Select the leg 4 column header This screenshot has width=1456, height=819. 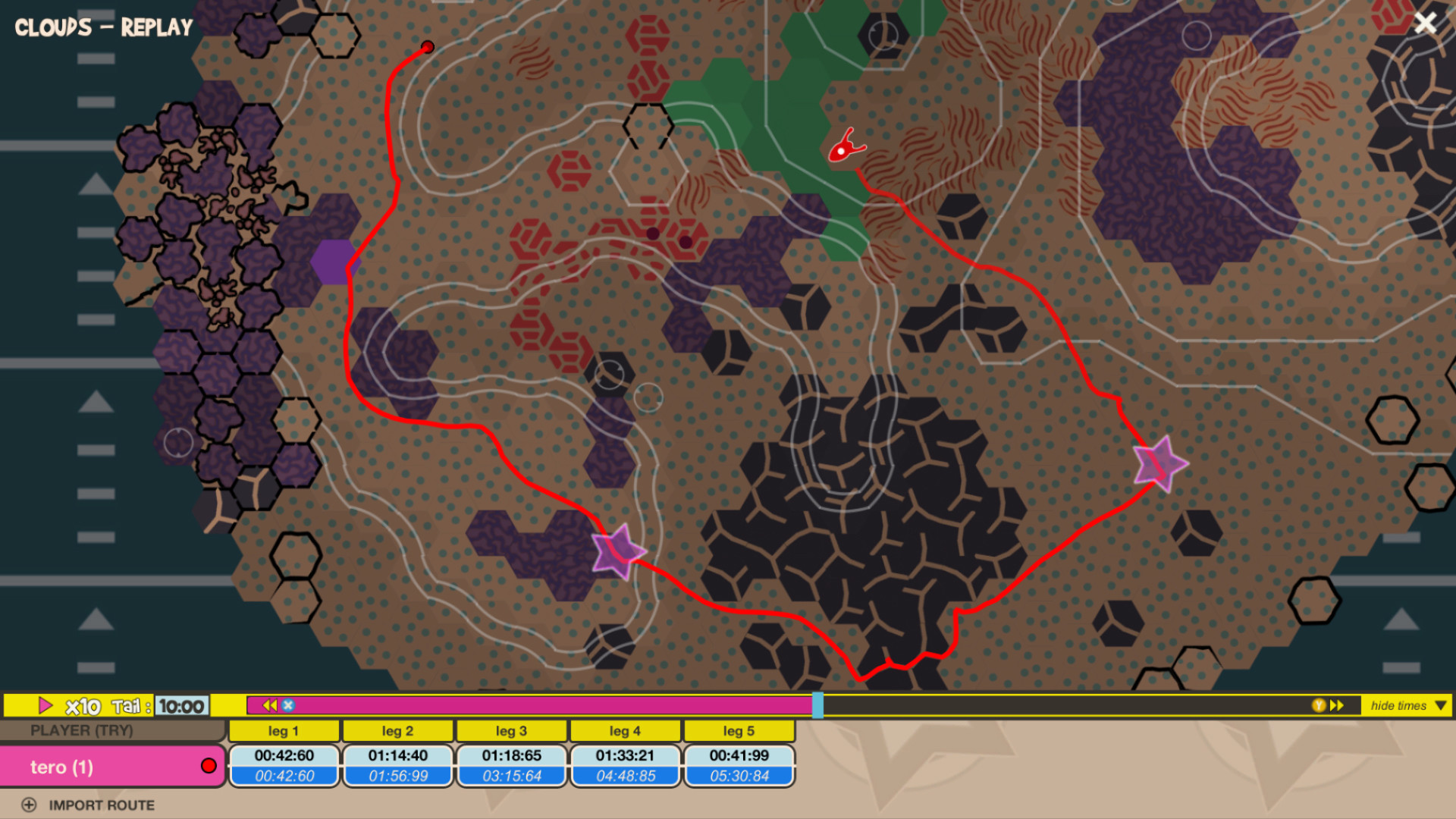pos(626,730)
